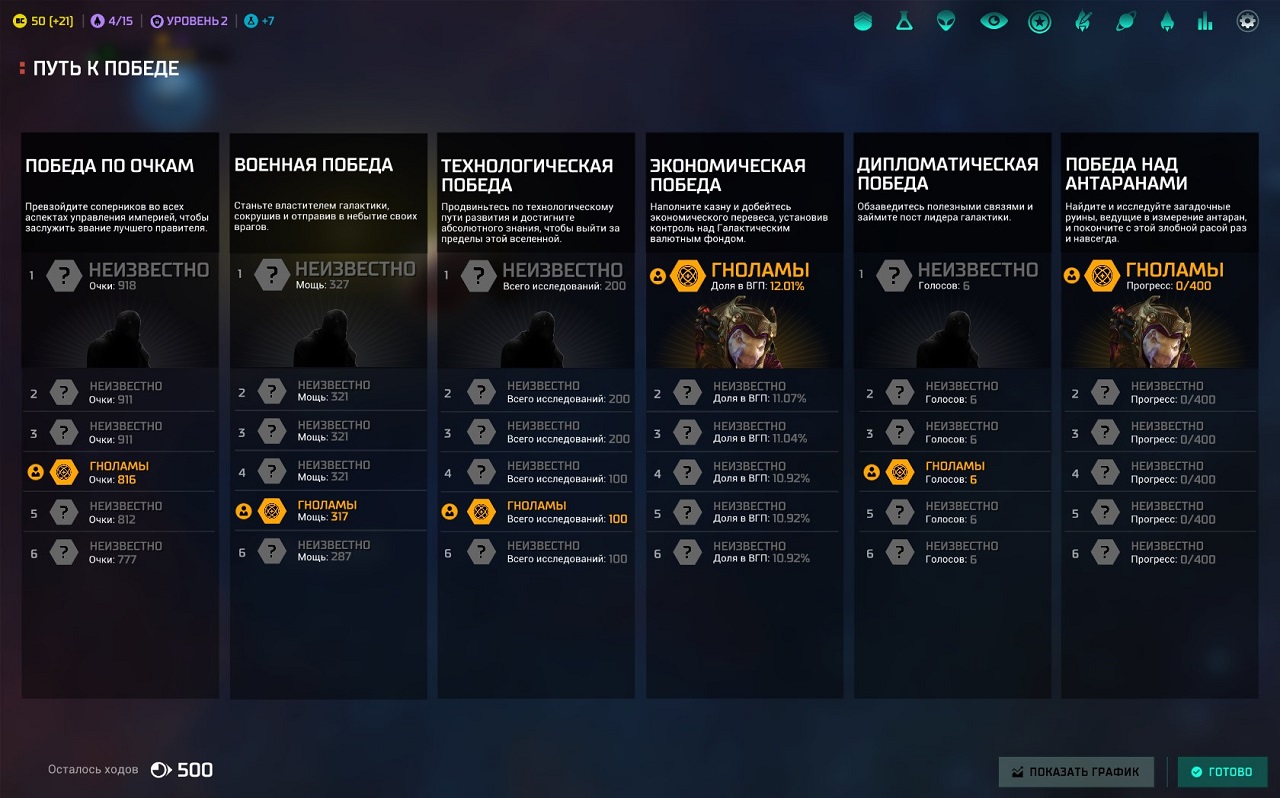Screen dimensions: 1280x798
Task: Select the Гноламы row under Технологическая победа
Action: [535, 511]
